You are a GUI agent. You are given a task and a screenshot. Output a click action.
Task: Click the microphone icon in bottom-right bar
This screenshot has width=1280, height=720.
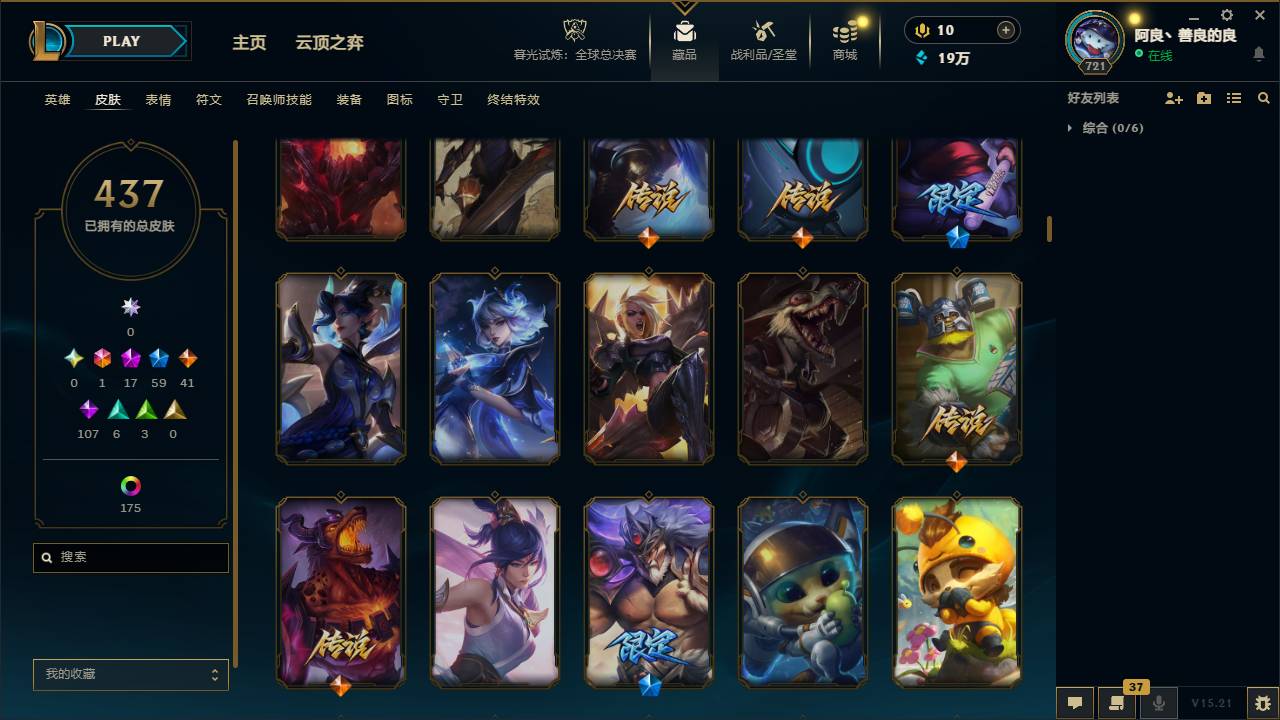pyautogui.click(x=1158, y=702)
